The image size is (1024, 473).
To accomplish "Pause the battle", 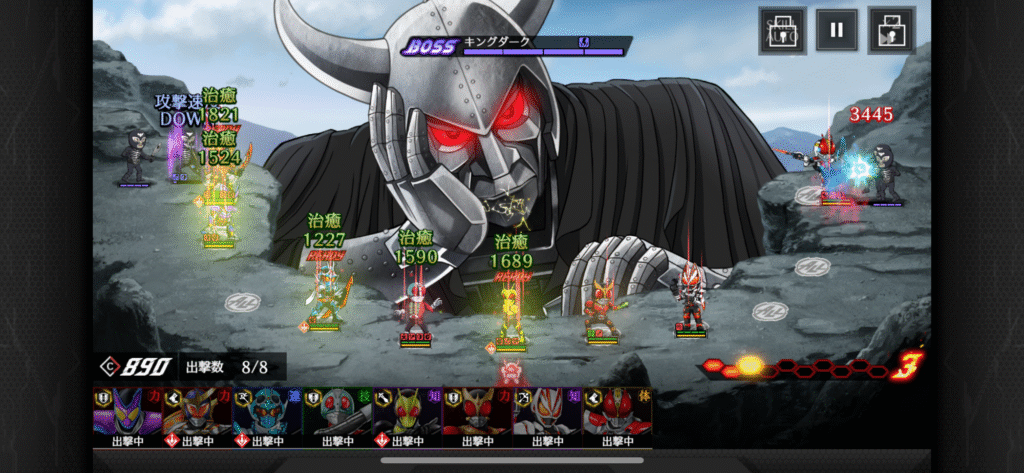I will pos(836,29).
